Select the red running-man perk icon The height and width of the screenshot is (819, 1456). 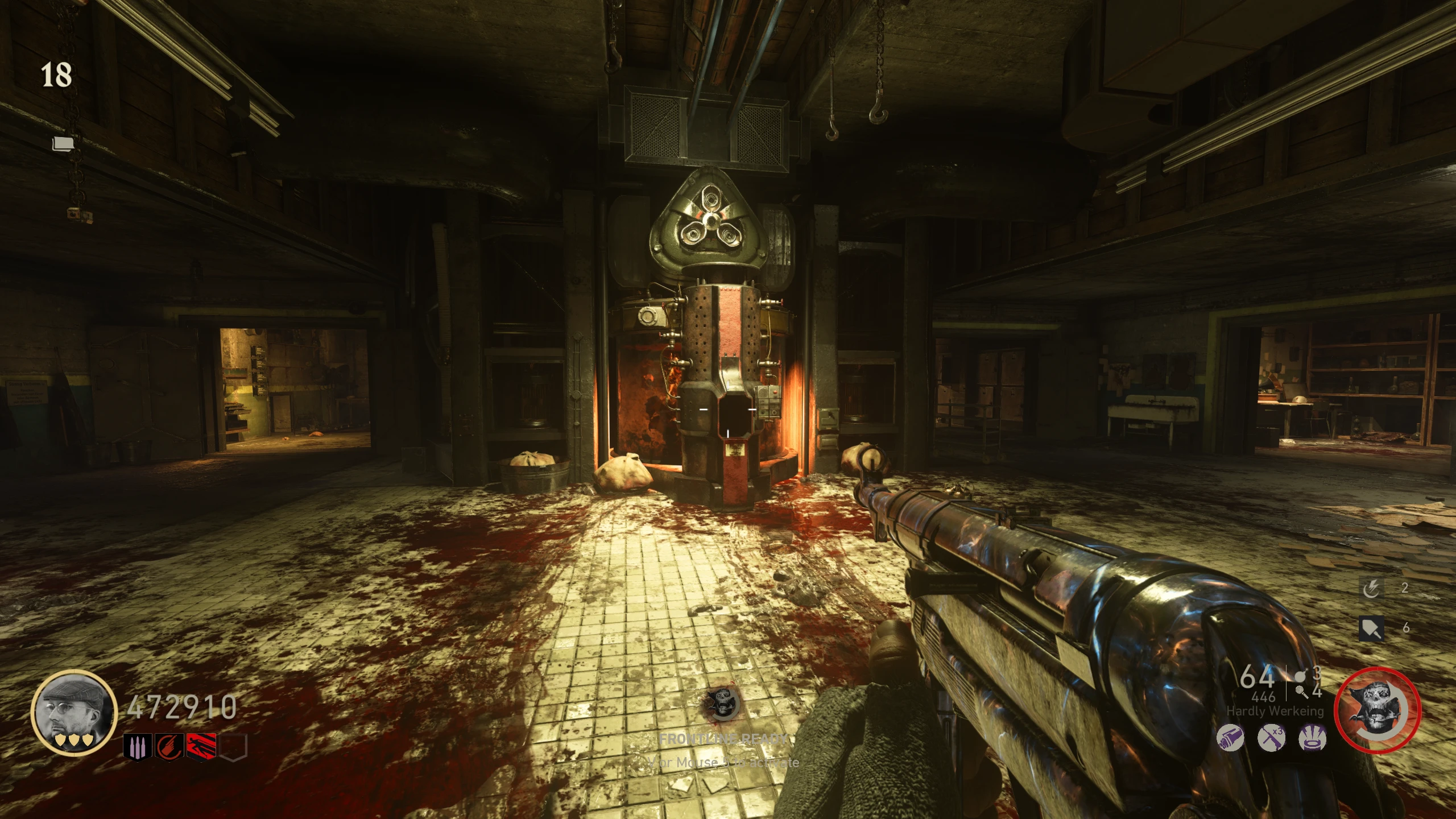coord(201,747)
